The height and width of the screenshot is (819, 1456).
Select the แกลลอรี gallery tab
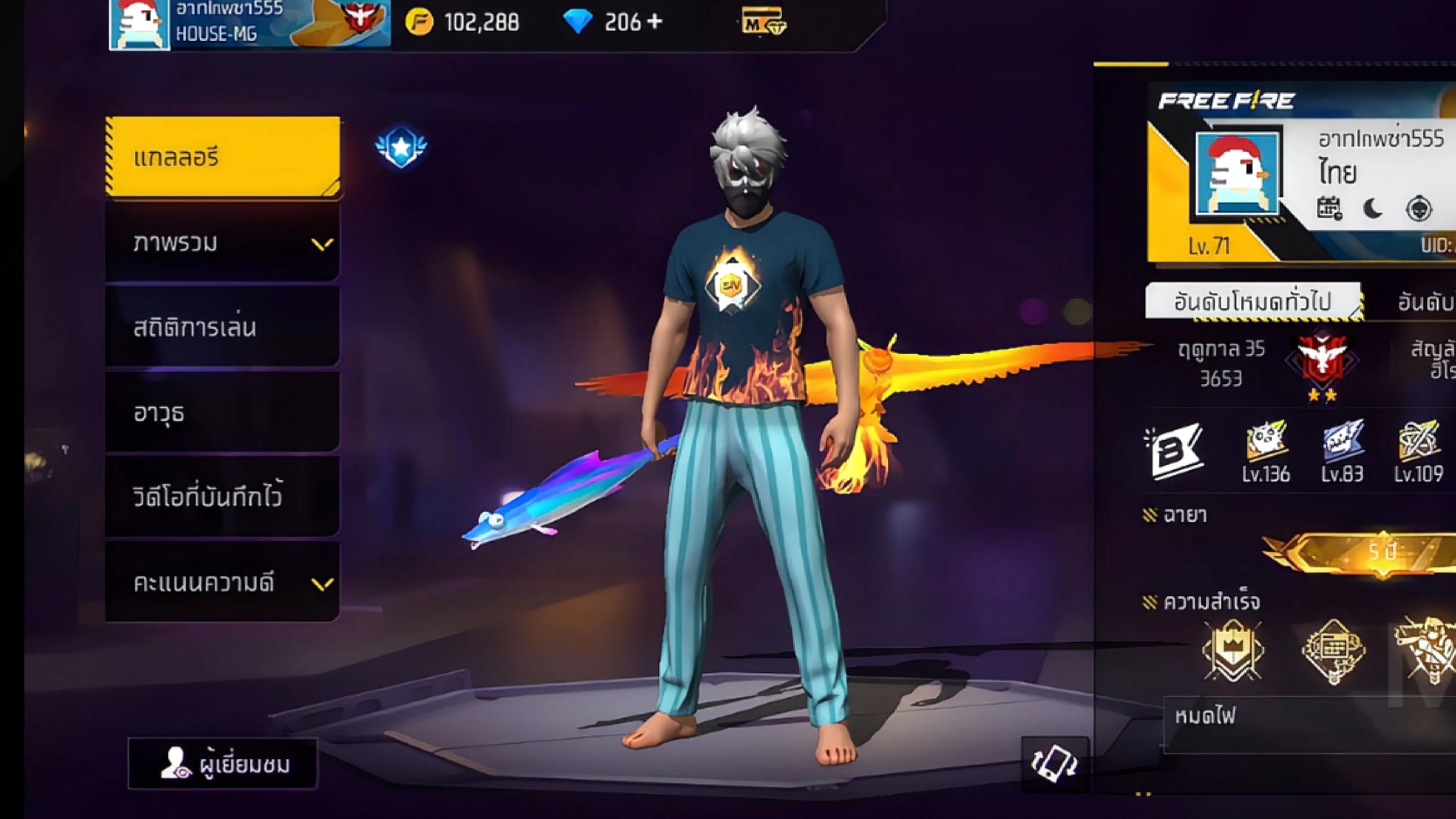point(223,157)
